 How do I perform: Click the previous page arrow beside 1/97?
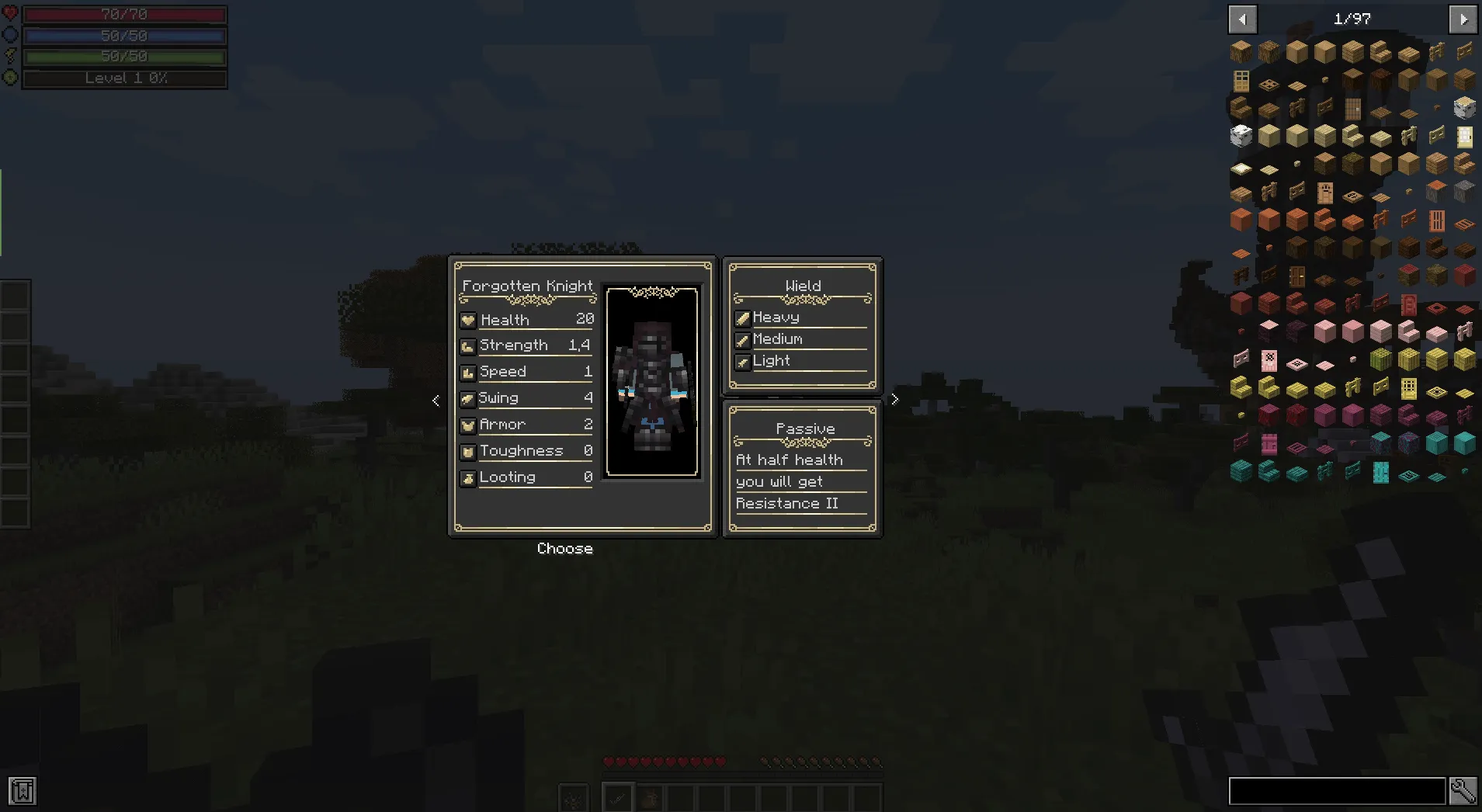(x=1243, y=19)
